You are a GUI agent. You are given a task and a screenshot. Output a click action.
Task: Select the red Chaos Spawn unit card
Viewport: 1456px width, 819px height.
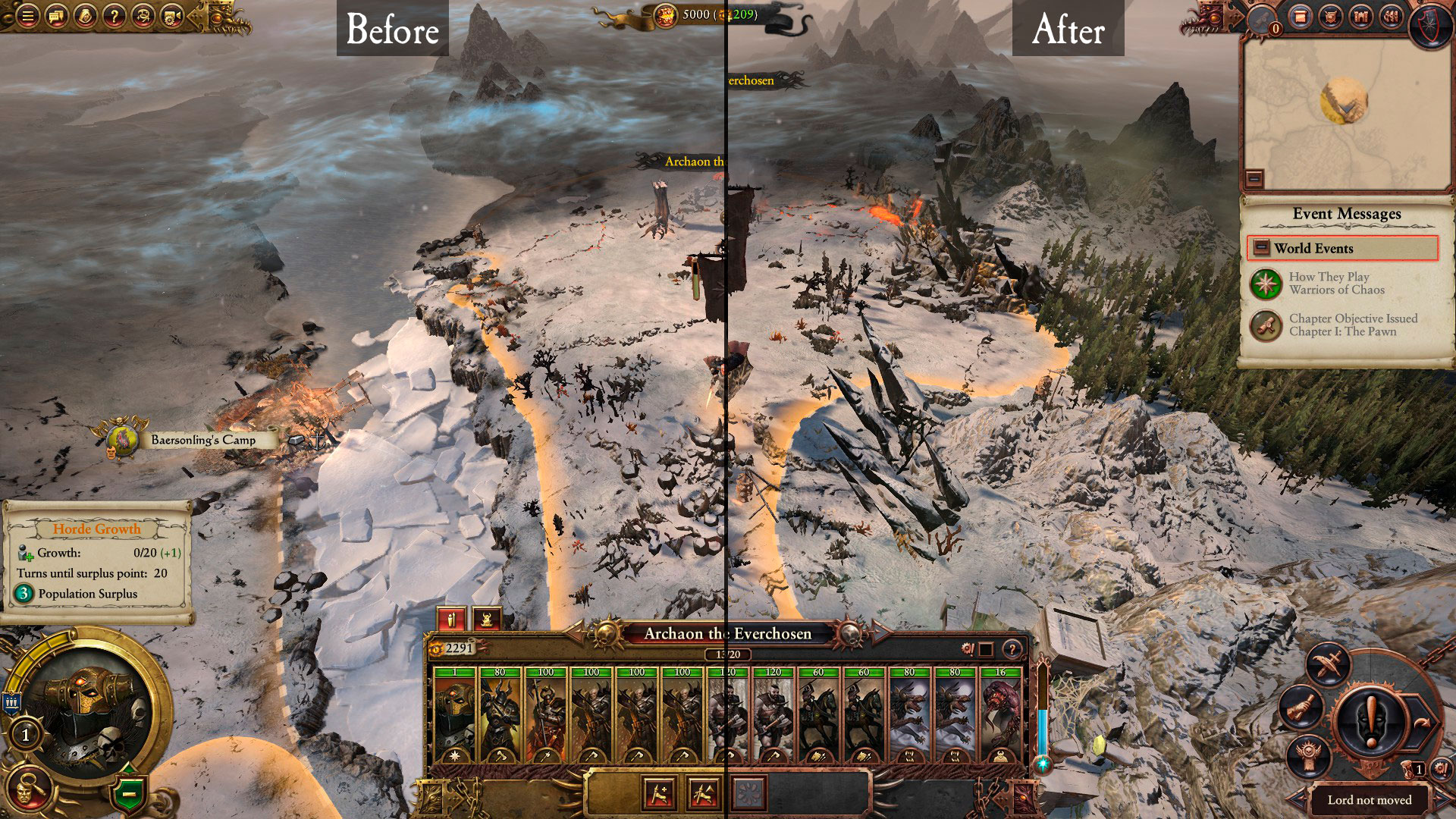click(x=1000, y=717)
